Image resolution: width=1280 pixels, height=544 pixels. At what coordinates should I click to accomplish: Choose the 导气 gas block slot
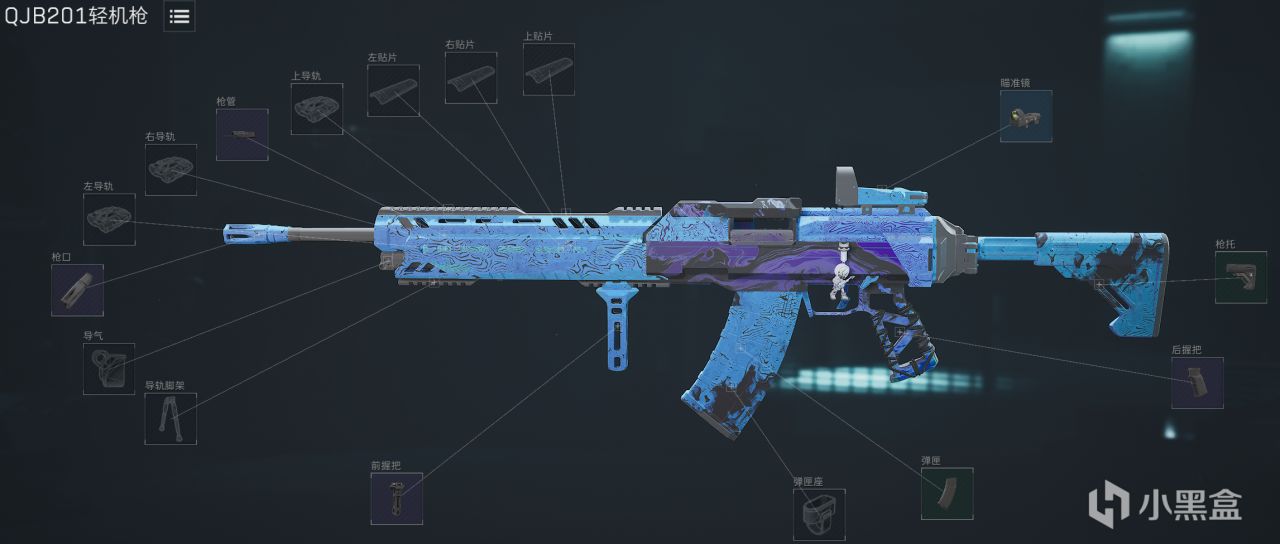[x=109, y=369]
